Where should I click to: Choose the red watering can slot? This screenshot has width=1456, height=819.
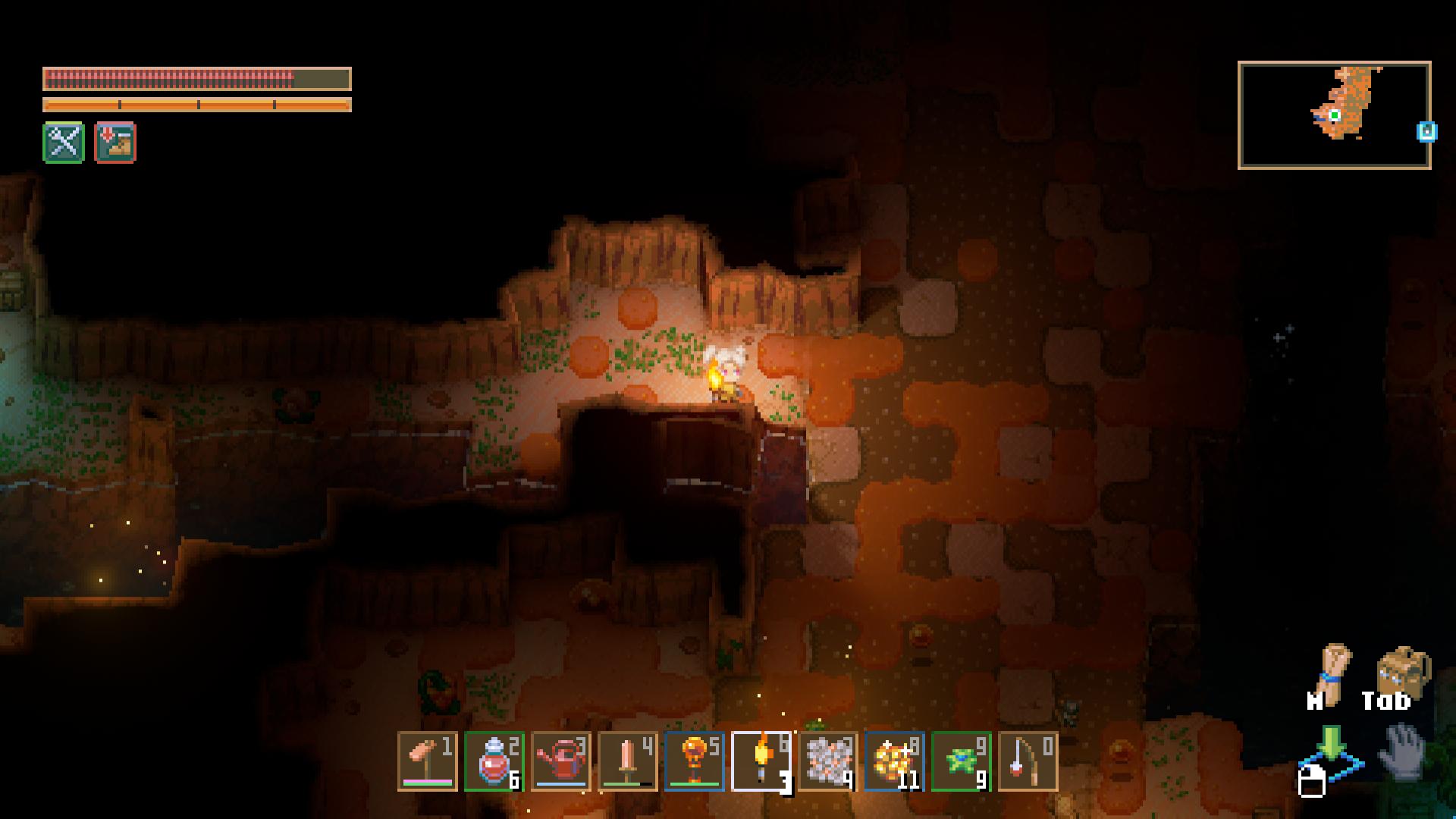click(x=561, y=761)
